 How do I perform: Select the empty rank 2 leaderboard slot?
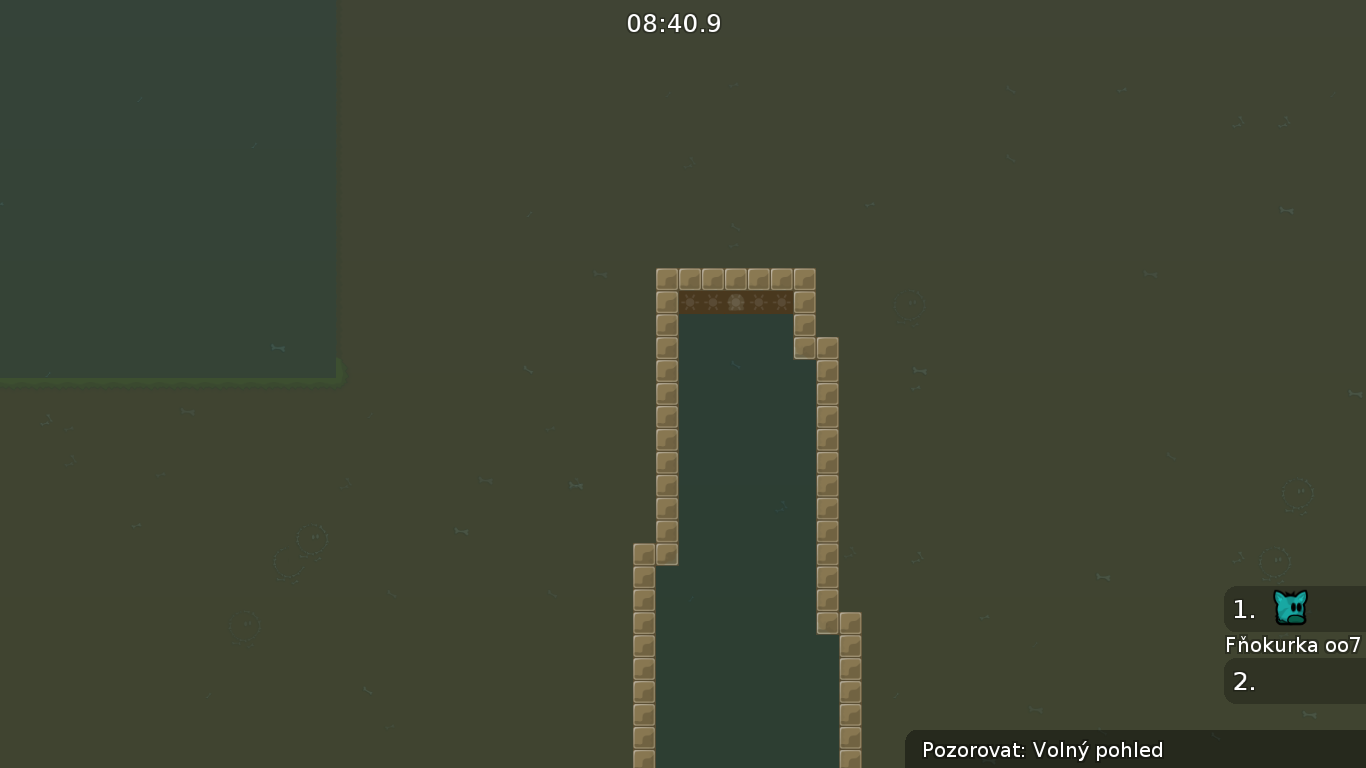[x=1245, y=681]
